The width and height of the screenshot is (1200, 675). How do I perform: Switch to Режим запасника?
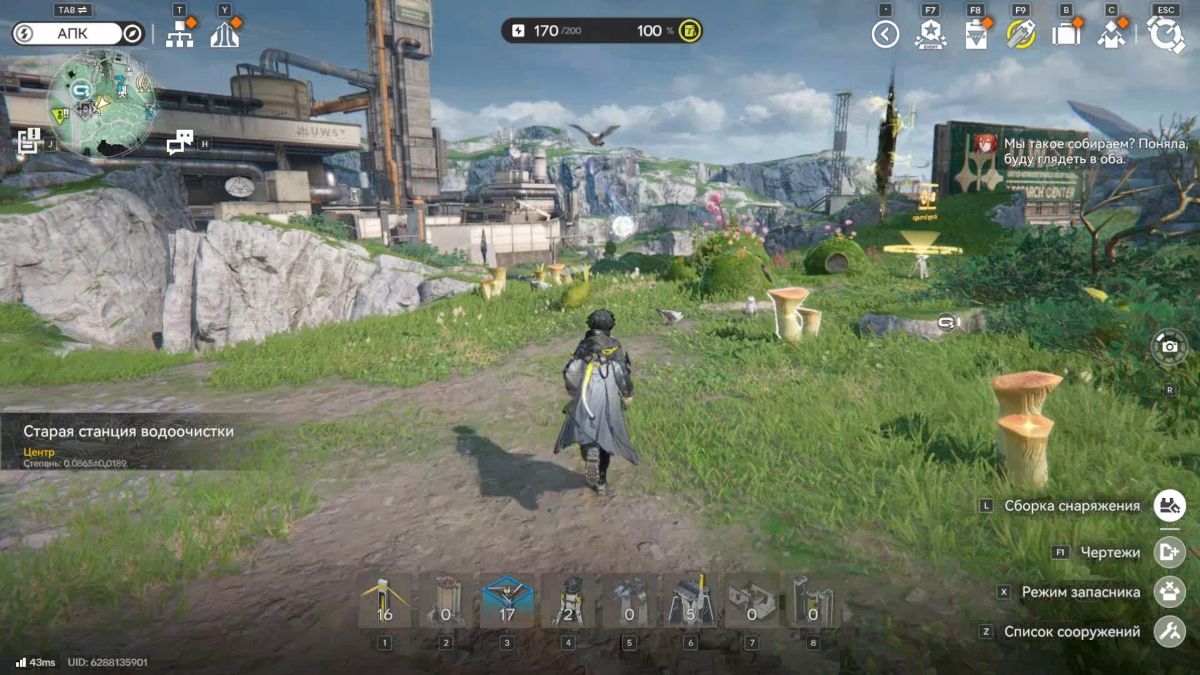[x=1169, y=591]
